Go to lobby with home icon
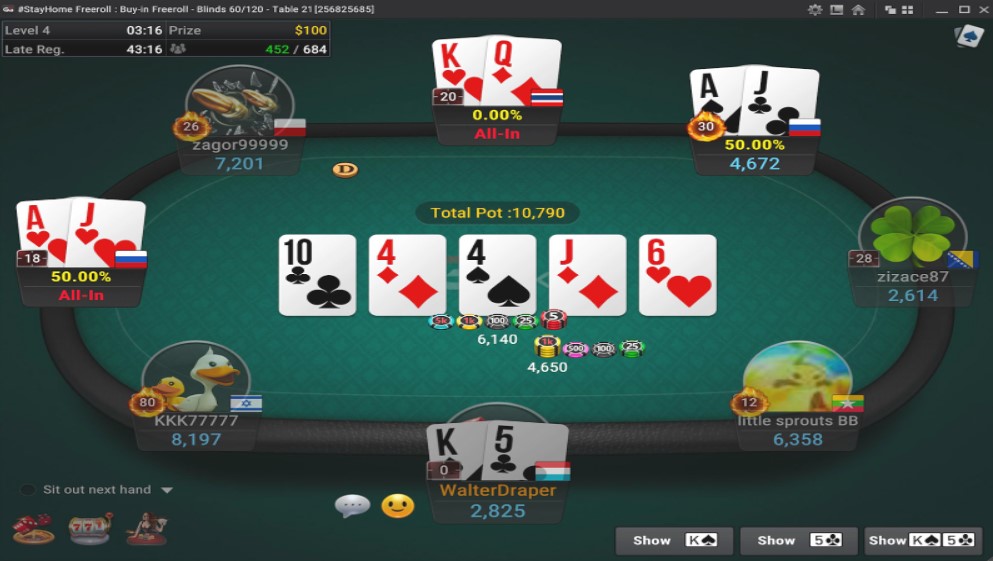This screenshot has height=561, width=993. (x=858, y=9)
